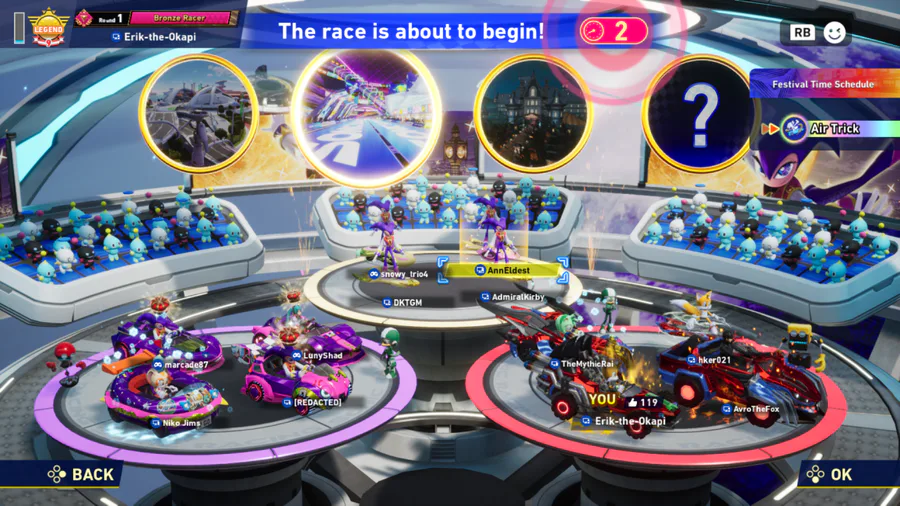Click the Bronze Racer round banner
Viewport: 900px width, 506px height.
pyautogui.click(x=180, y=18)
